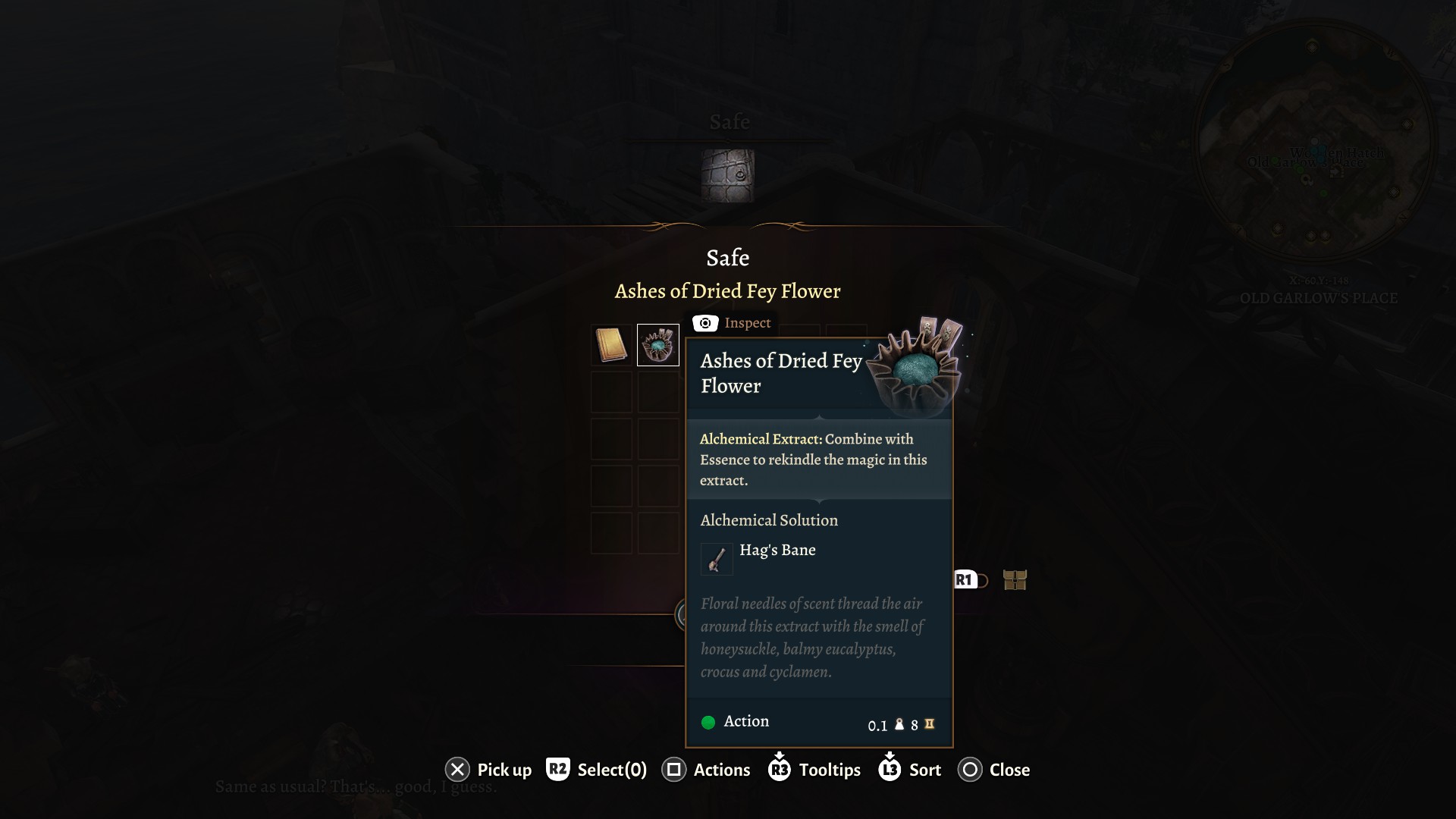Select the golden book item slot

click(611, 345)
